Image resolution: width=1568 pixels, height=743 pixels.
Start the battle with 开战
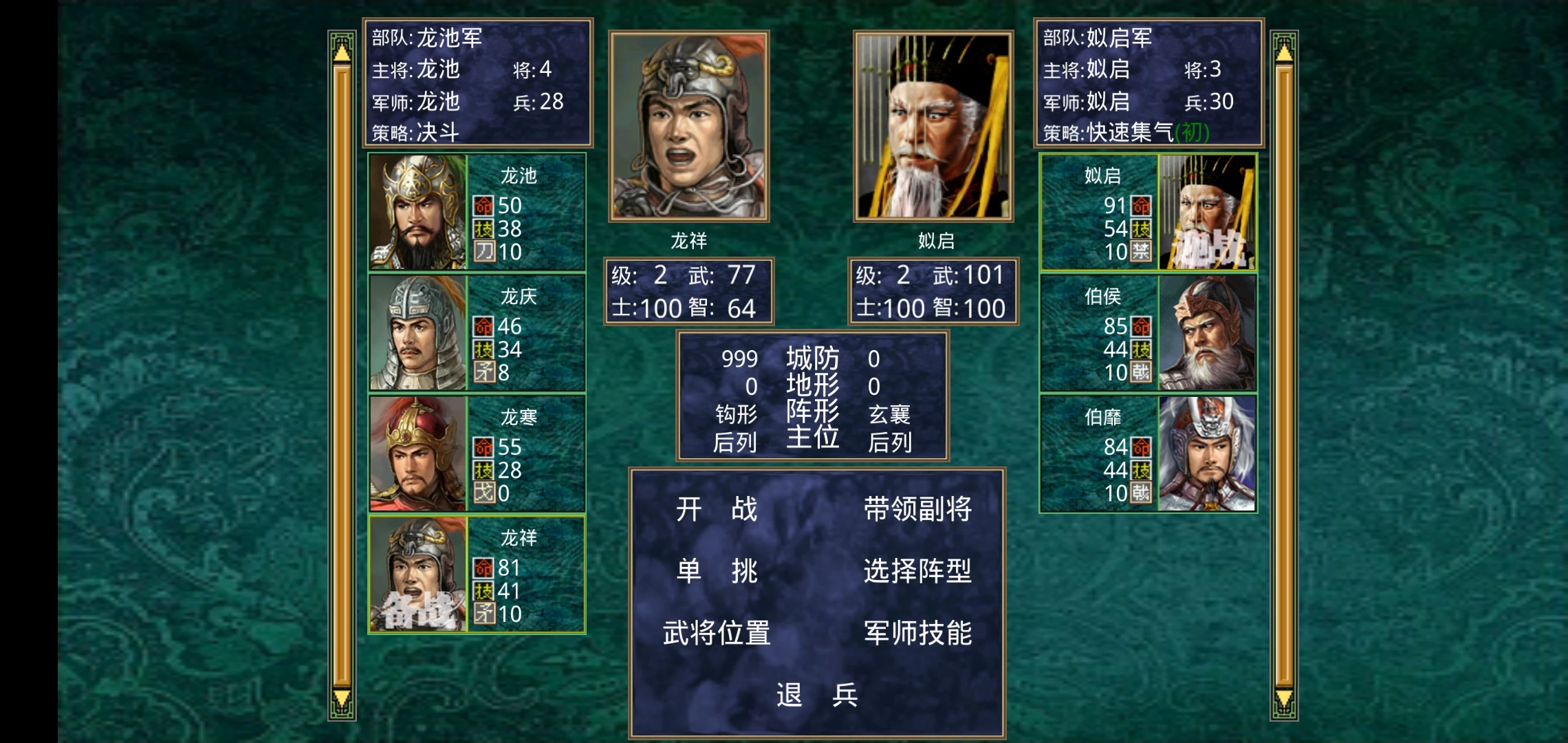click(716, 510)
